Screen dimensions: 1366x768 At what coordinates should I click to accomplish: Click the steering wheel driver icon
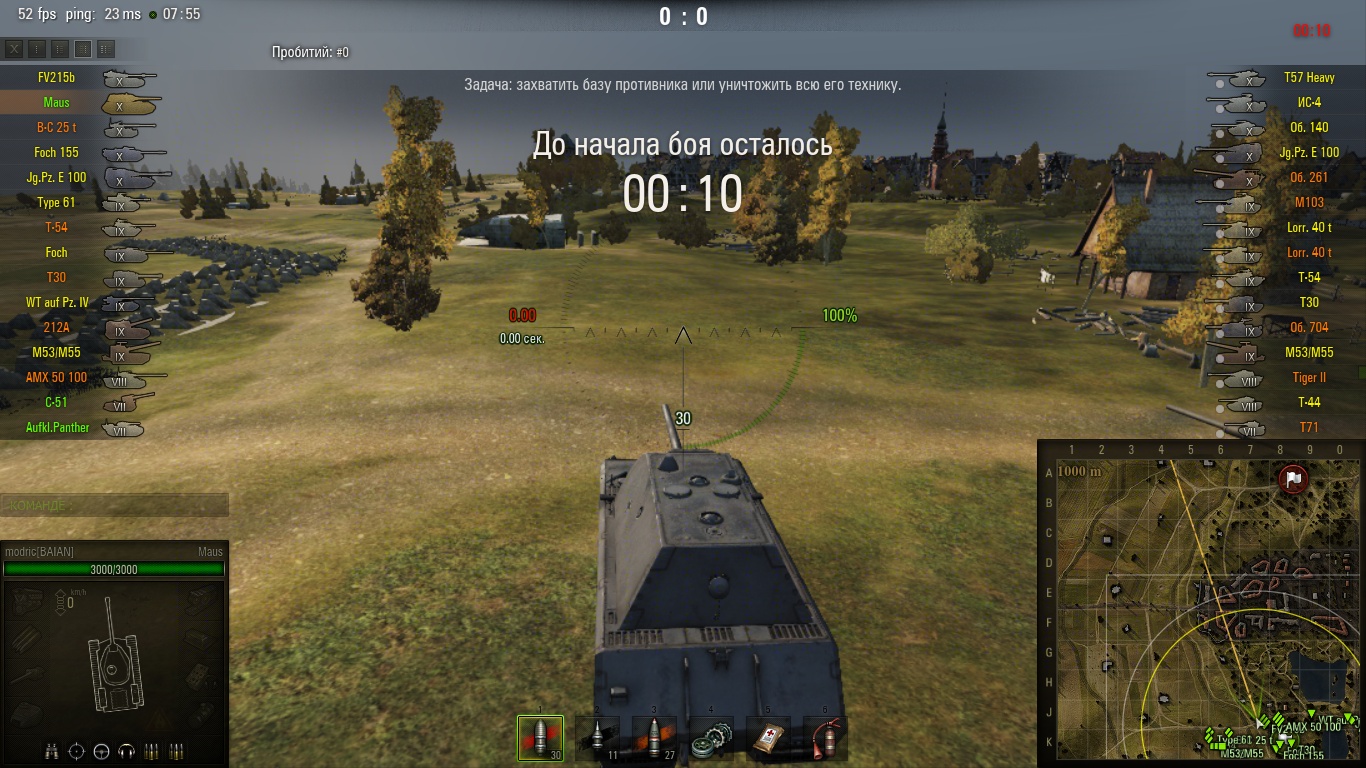pyautogui.click(x=101, y=751)
